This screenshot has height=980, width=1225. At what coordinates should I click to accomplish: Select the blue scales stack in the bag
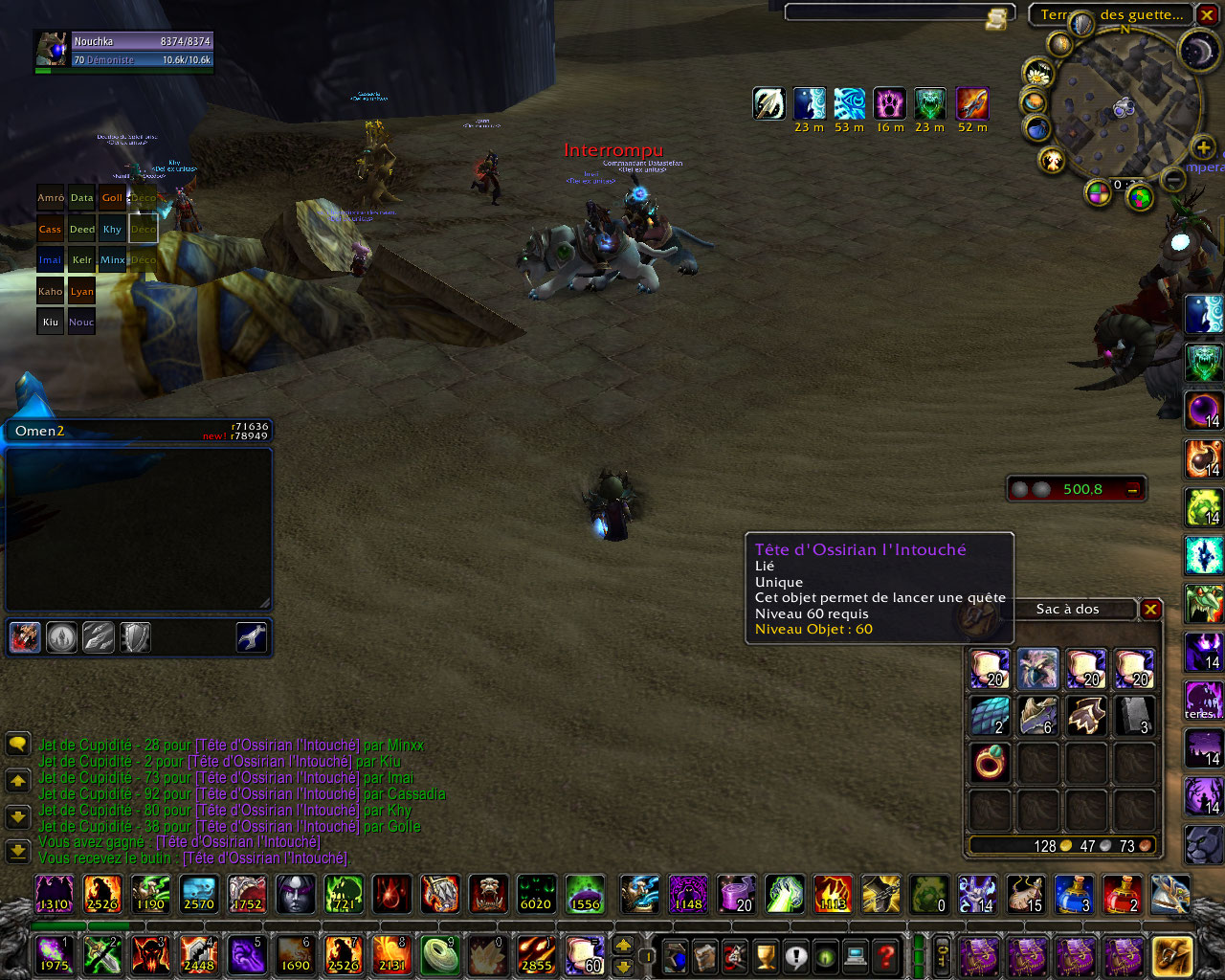pos(990,716)
